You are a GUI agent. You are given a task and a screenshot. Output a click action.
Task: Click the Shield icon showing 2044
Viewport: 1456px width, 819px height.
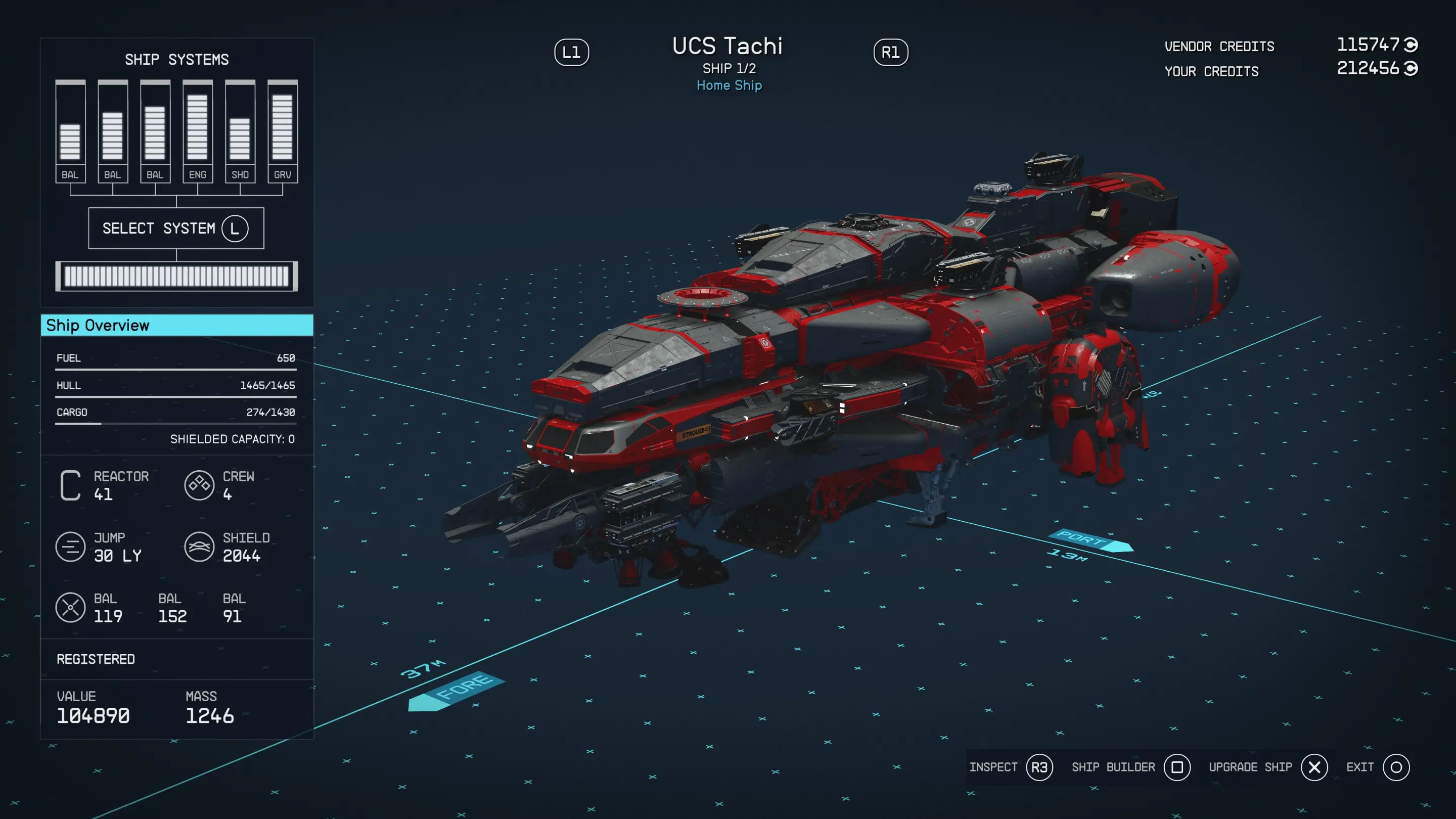coord(198,547)
